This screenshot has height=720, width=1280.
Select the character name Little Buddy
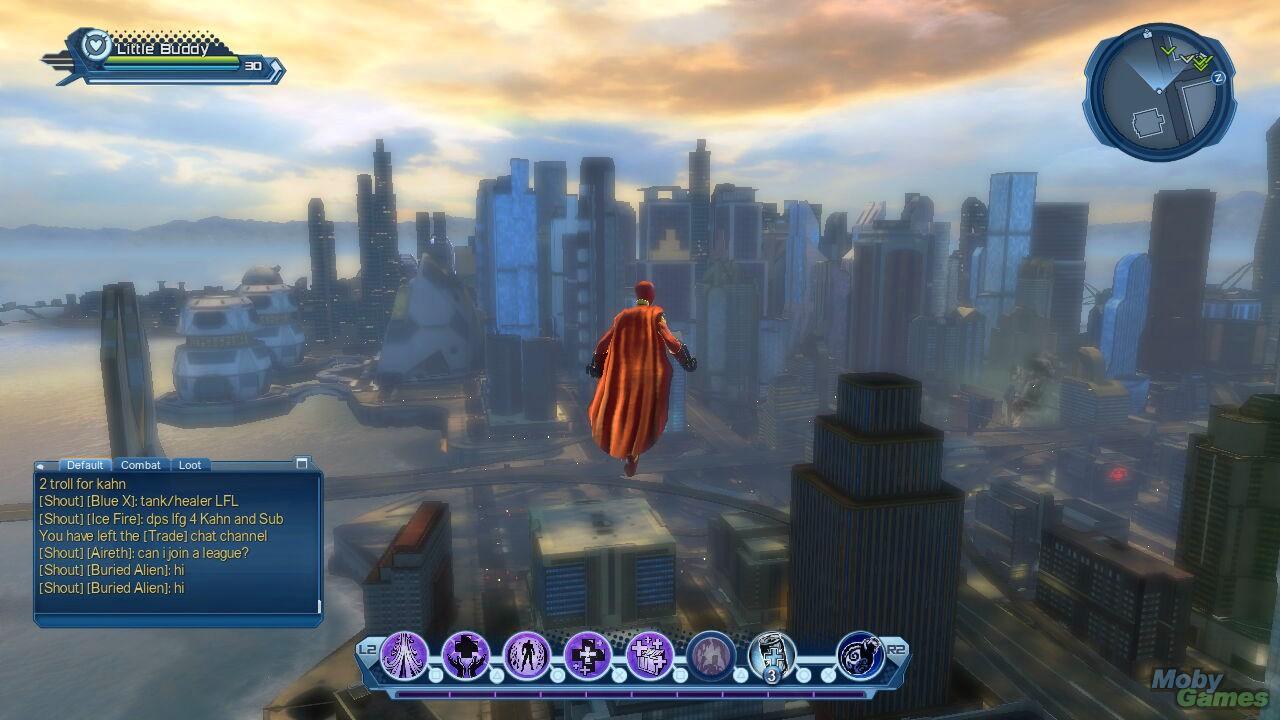[x=160, y=46]
